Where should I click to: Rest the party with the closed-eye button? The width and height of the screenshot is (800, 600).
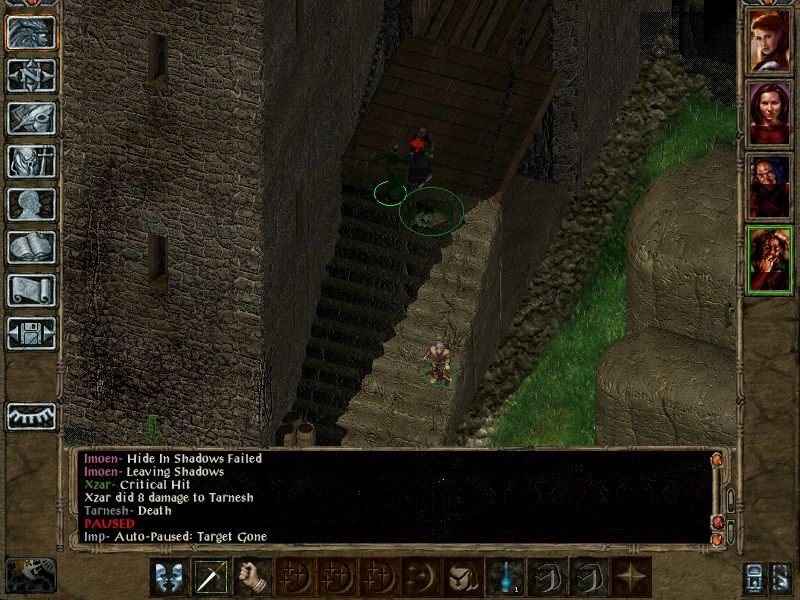[x=31, y=416]
